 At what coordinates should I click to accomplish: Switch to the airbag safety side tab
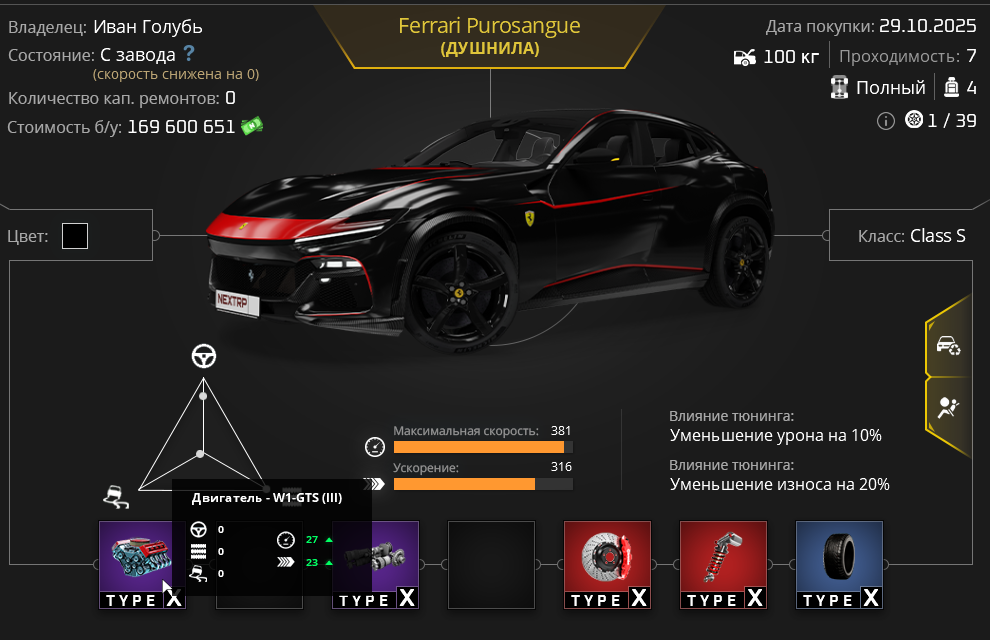point(948,407)
